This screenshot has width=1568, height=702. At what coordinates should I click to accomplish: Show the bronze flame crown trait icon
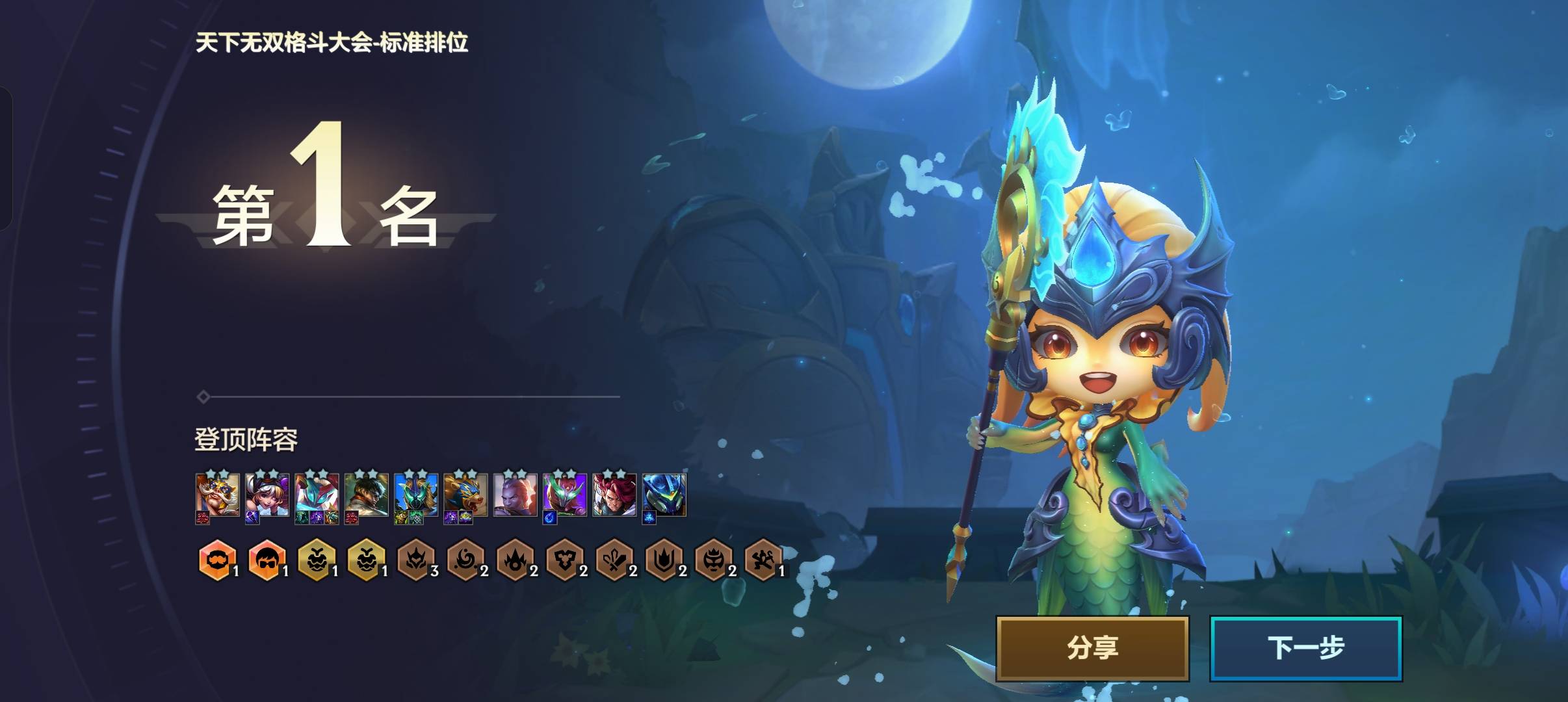click(515, 559)
